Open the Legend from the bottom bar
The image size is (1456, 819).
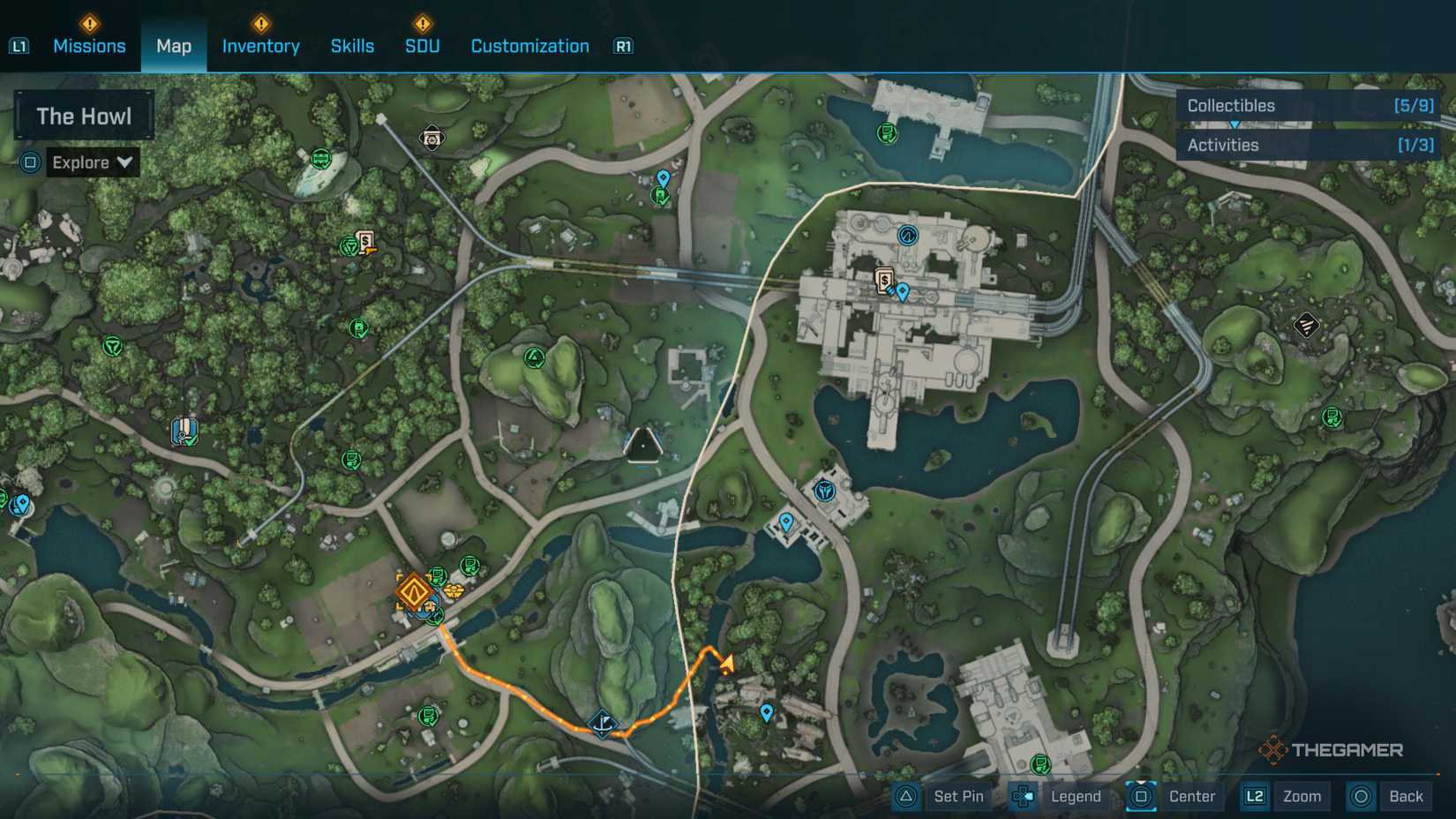pos(1076,796)
